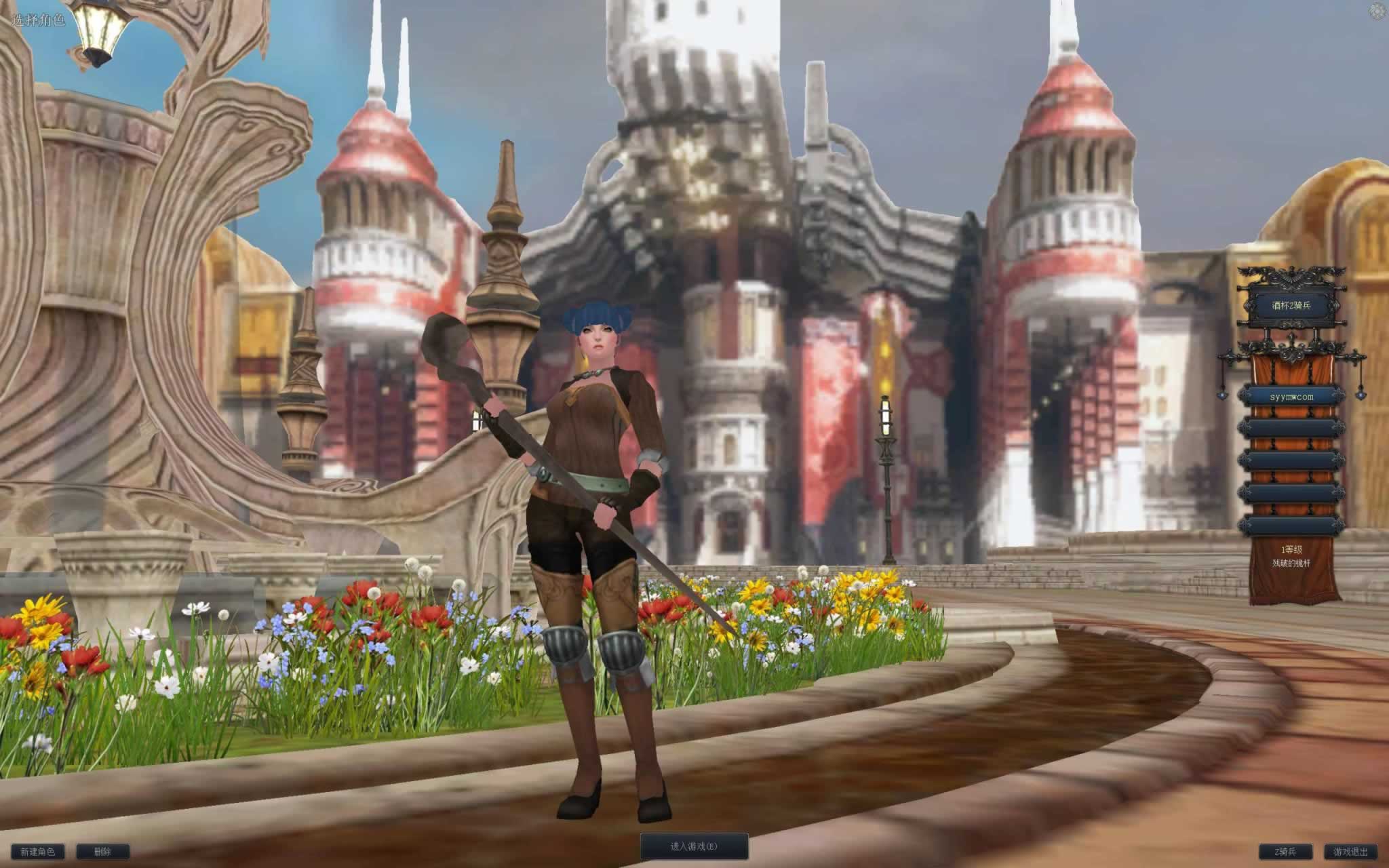1389x868 pixels.
Task: Click the 进入游戏 enter game button
Action: click(x=694, y=846)
